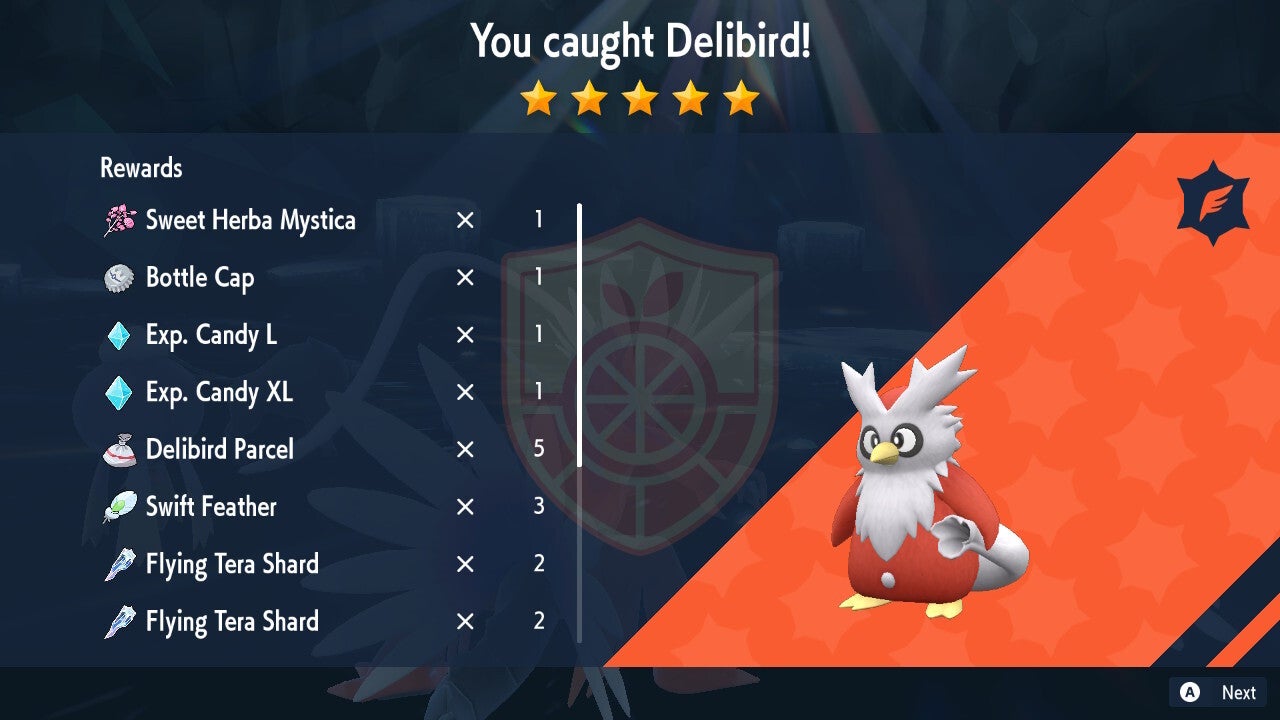
Task: Click the Exp. Candy XL icon
Action: coord(120,392)
